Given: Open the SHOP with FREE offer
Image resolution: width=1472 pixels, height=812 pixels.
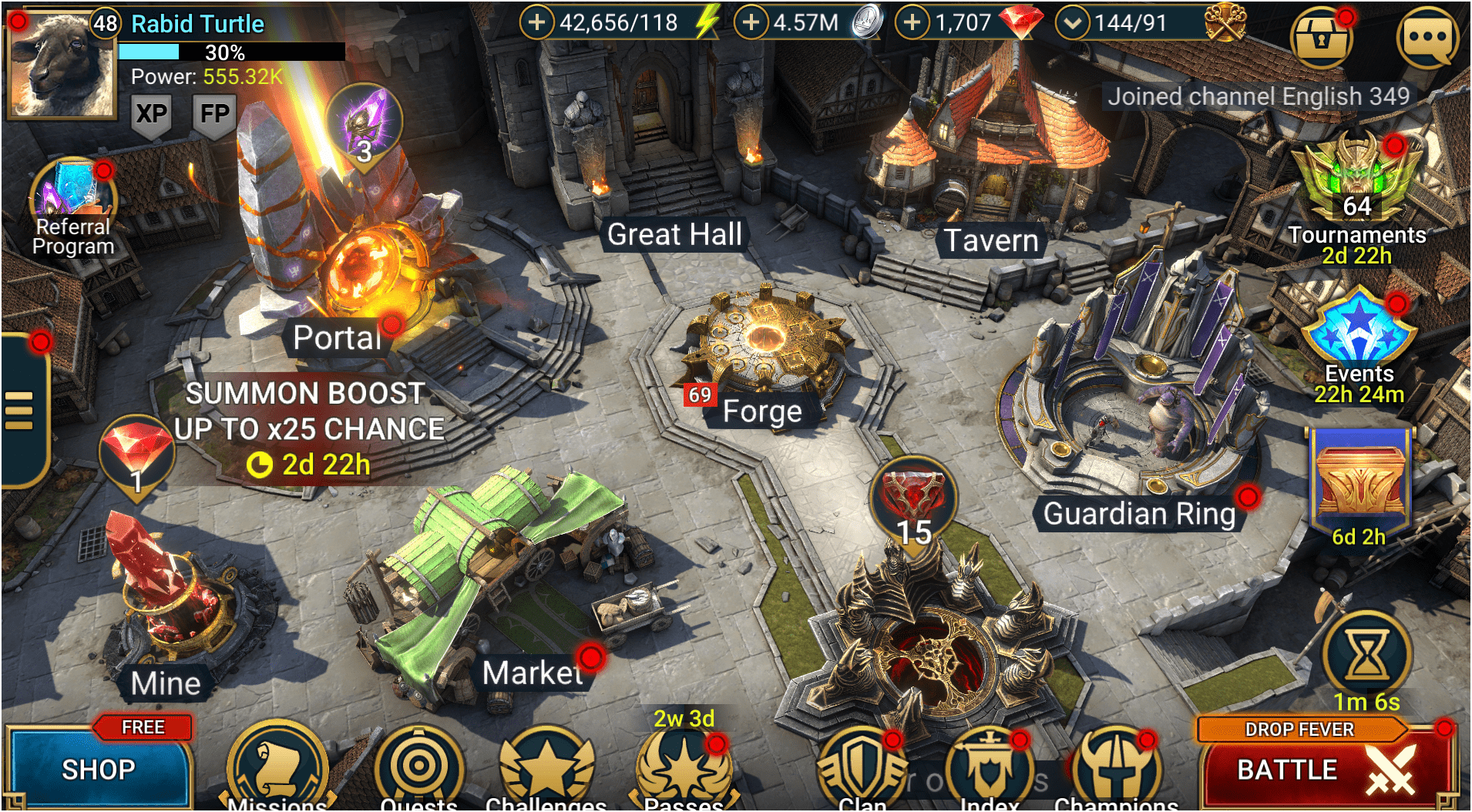Looking at the screenshot, I should [x=99, y=767].
